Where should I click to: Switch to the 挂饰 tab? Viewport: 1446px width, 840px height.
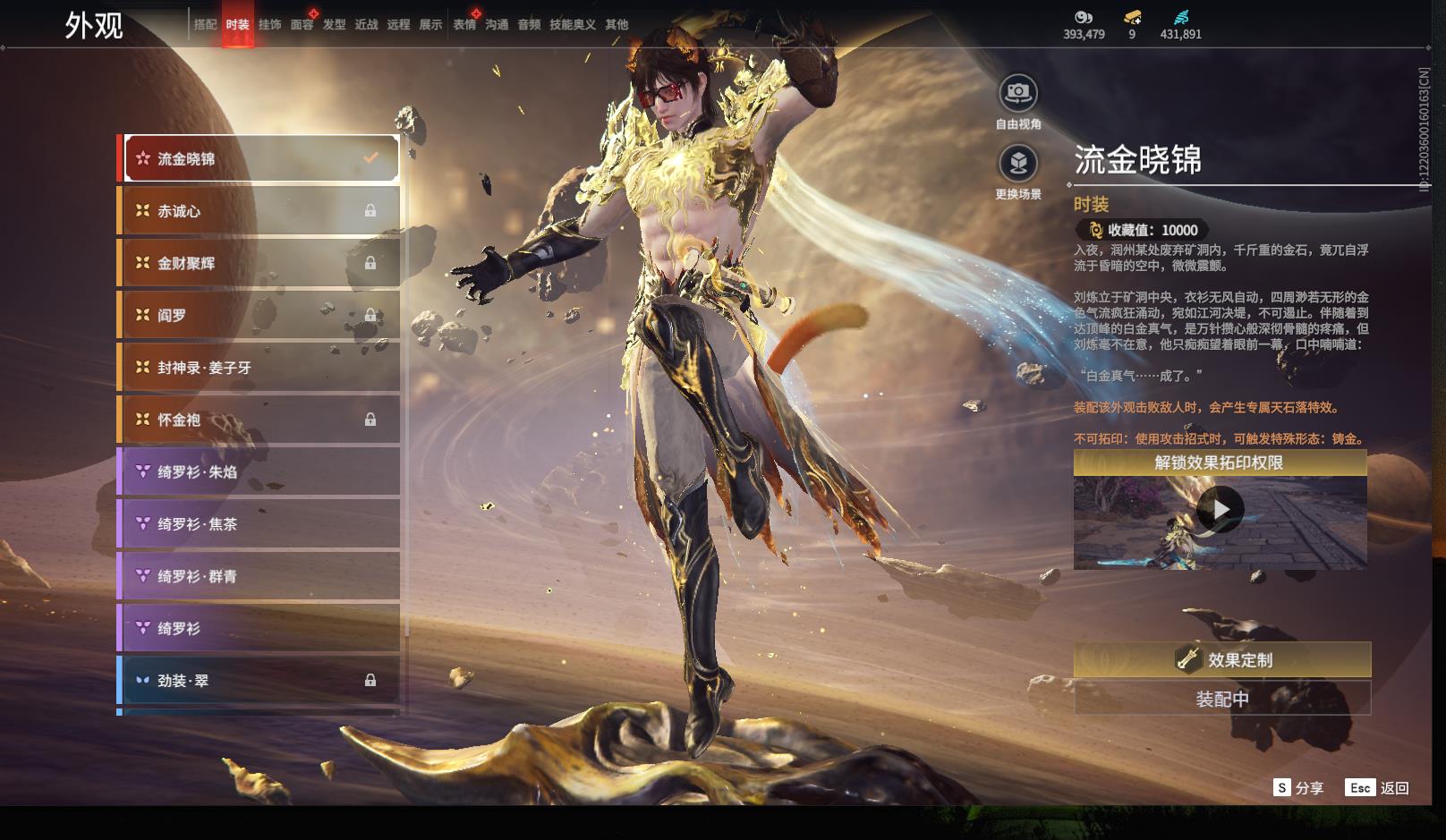[x=269, y=25]
